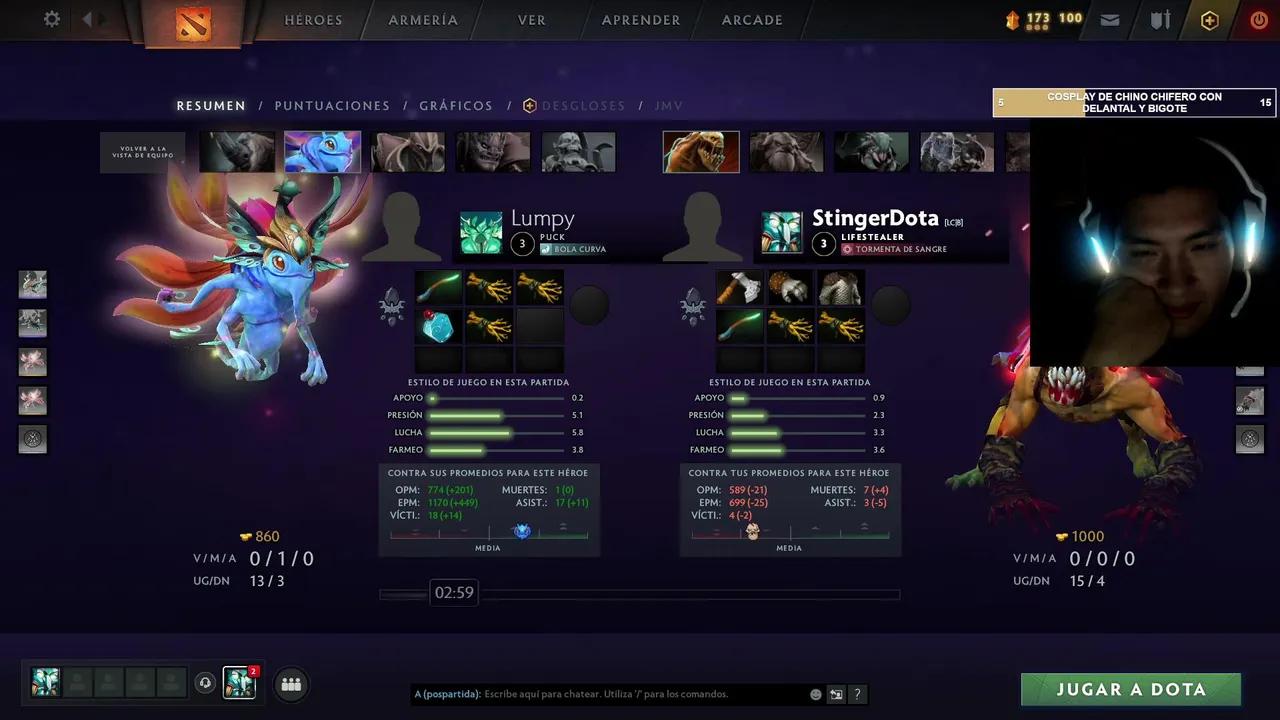This screenshot has width=1280, height=720.
Task: Select the Lifestealer hero portrait
Action: pyautogui.click(x=701, y=152)
